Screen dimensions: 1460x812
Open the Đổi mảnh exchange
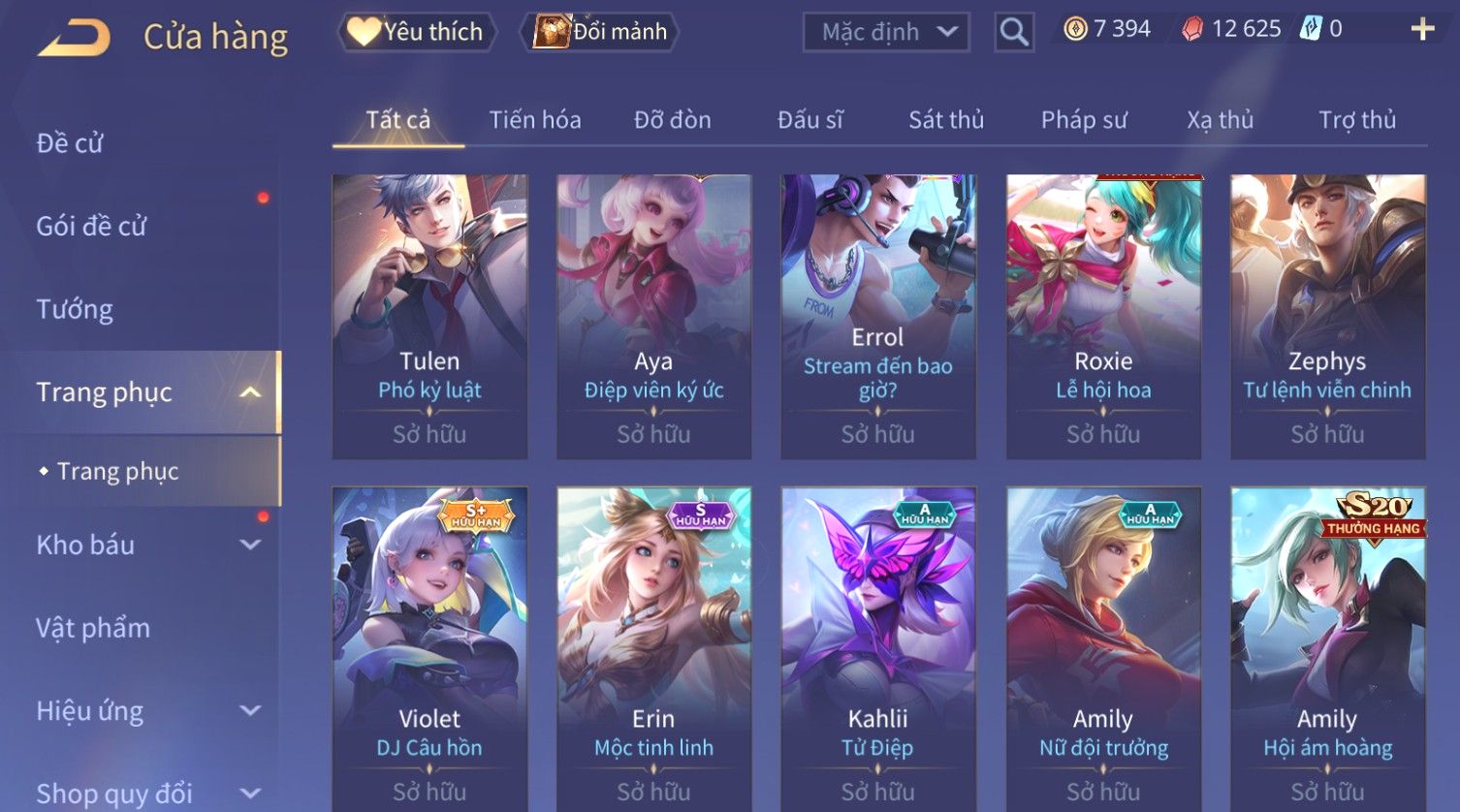point(601,32)
